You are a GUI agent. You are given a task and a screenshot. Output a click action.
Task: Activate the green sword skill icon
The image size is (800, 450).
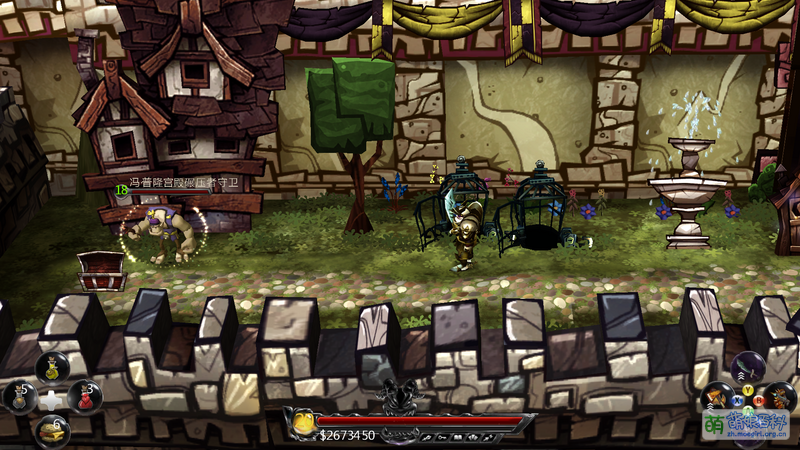[749, 366]
